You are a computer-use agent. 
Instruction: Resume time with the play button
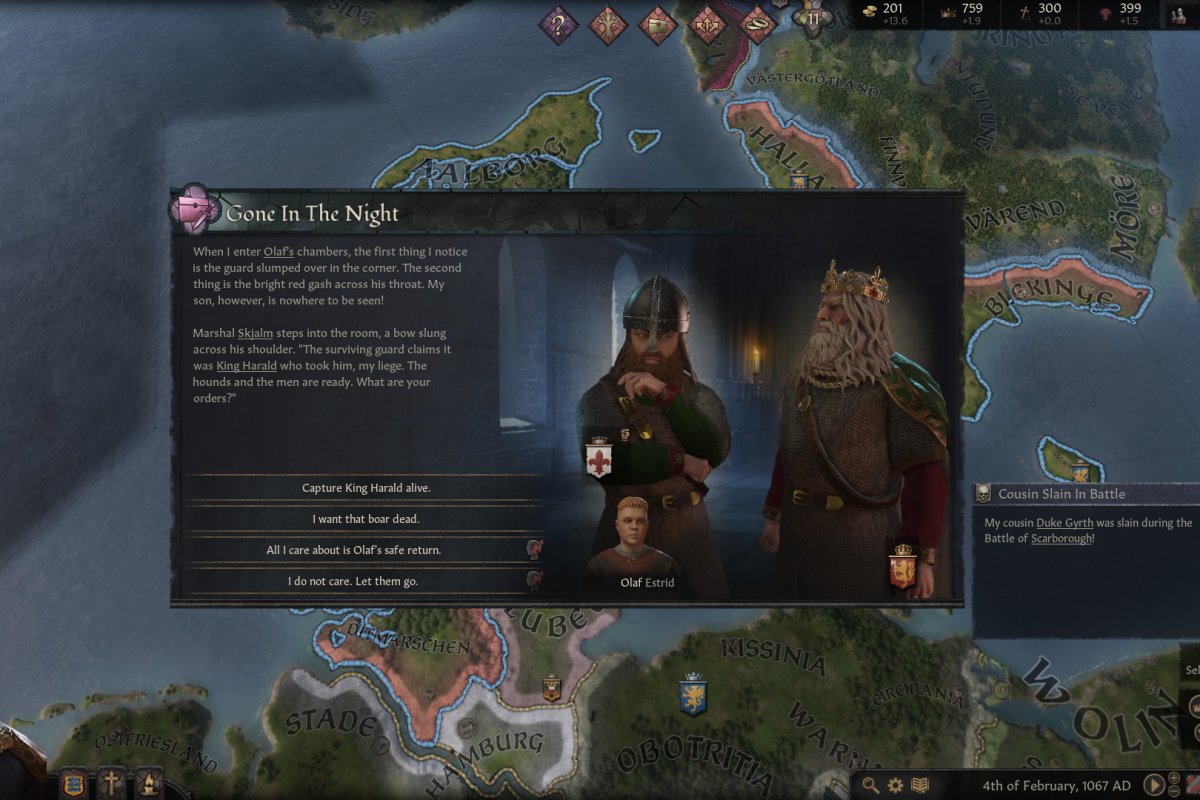(1152, 785)
